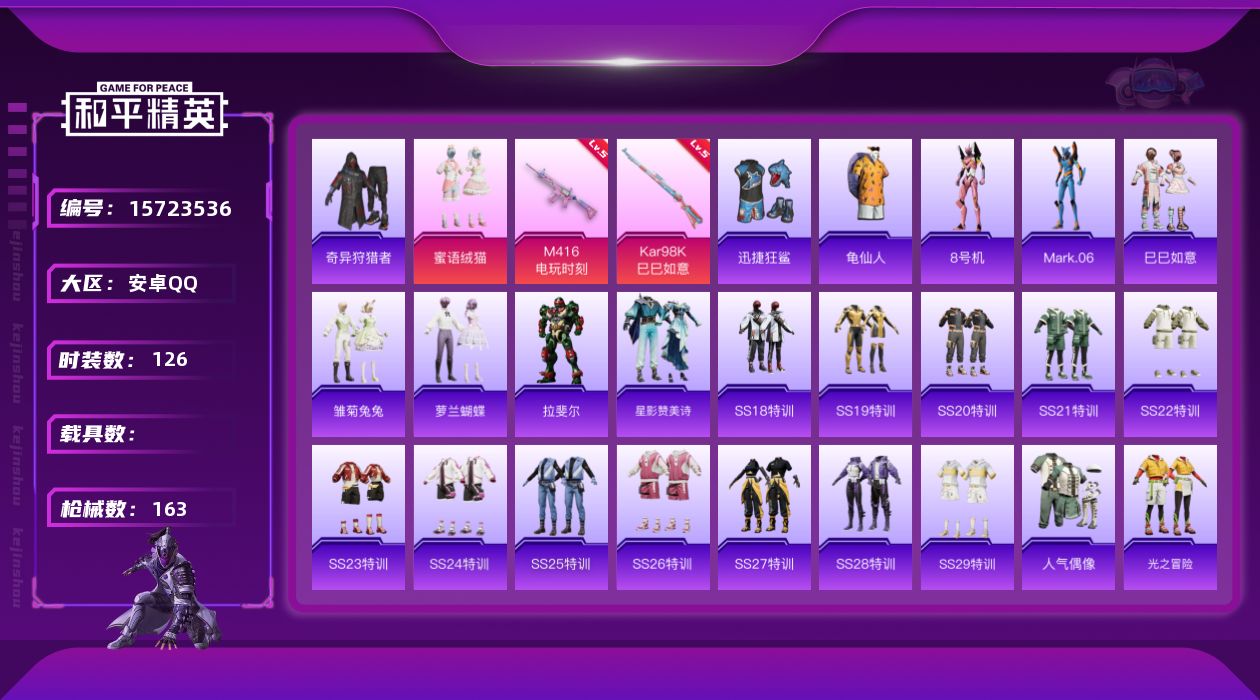Click the 萝兰蝴蝶 outfit tile
The height and width of the screenshot is (700, 1260).
coord(460,364)
